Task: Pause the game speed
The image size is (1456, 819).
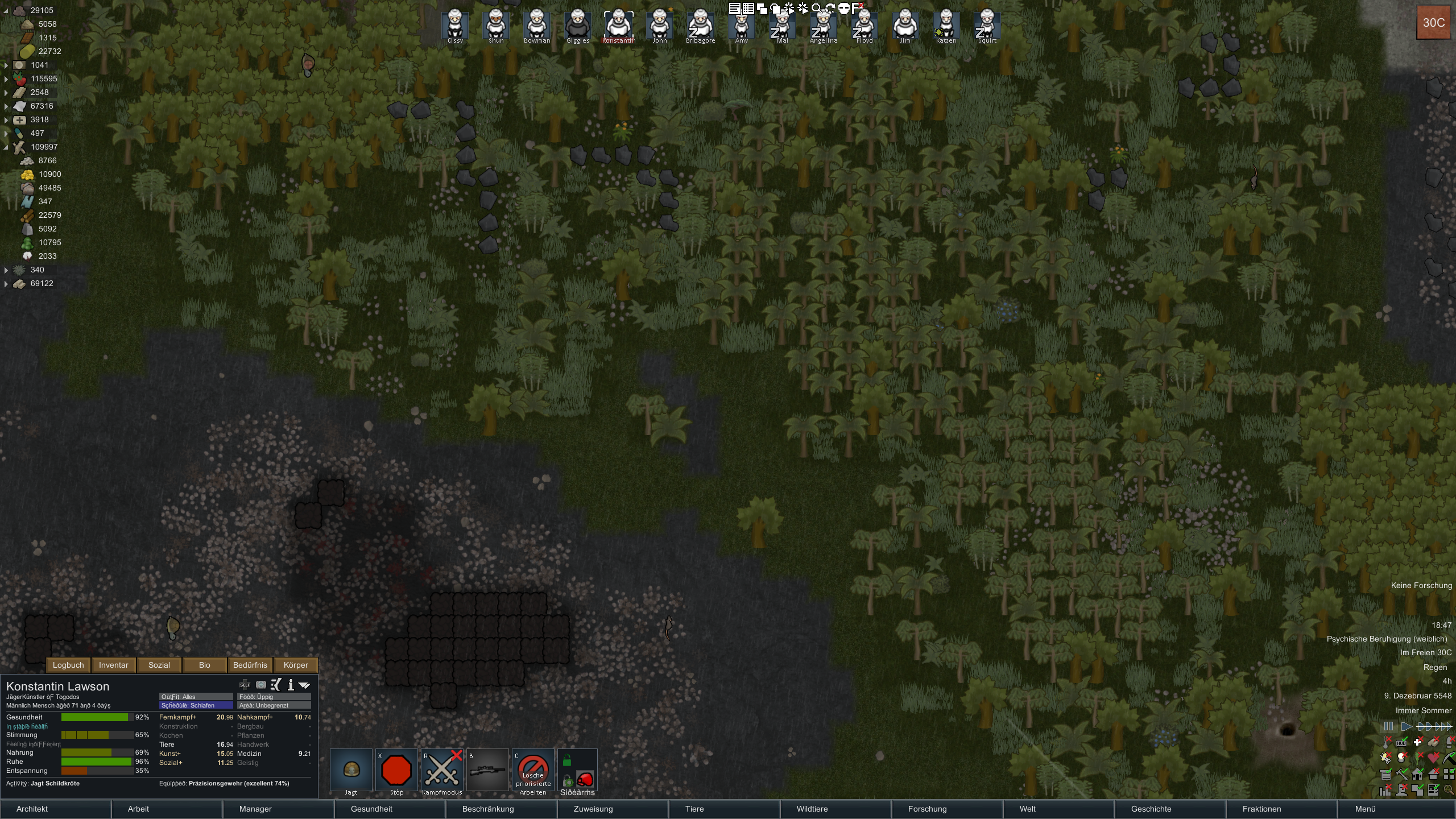Action: point(1388,726)
